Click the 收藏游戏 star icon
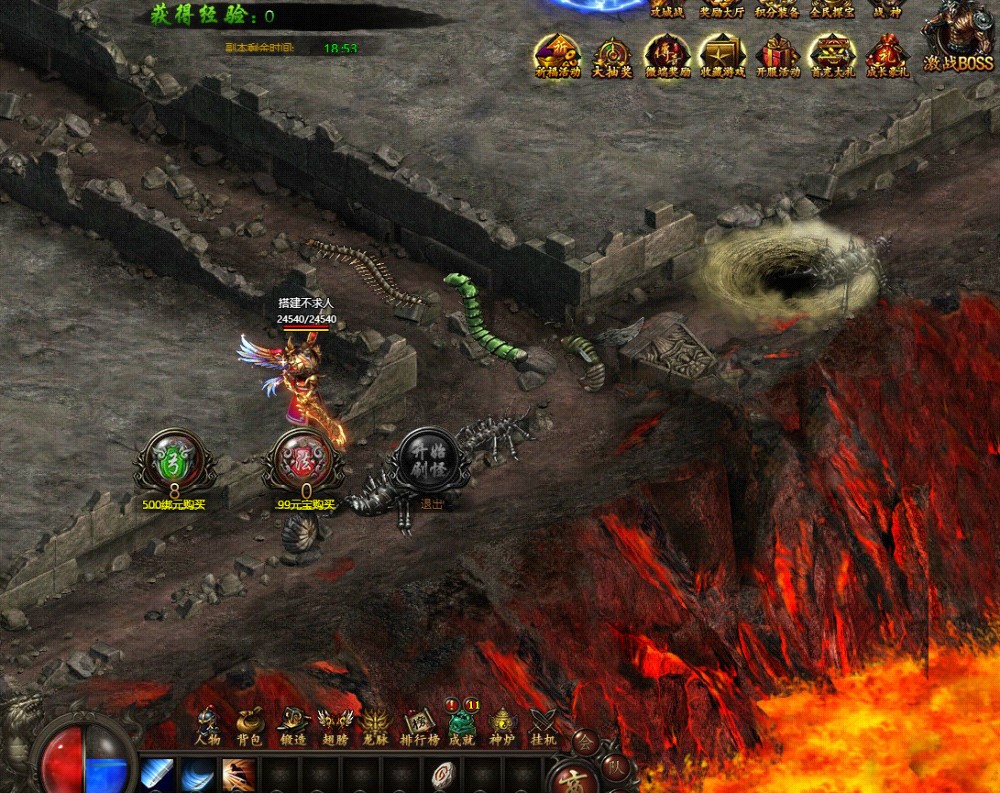1000x793 pixels. pyautogui.click(x=722, y=54)
